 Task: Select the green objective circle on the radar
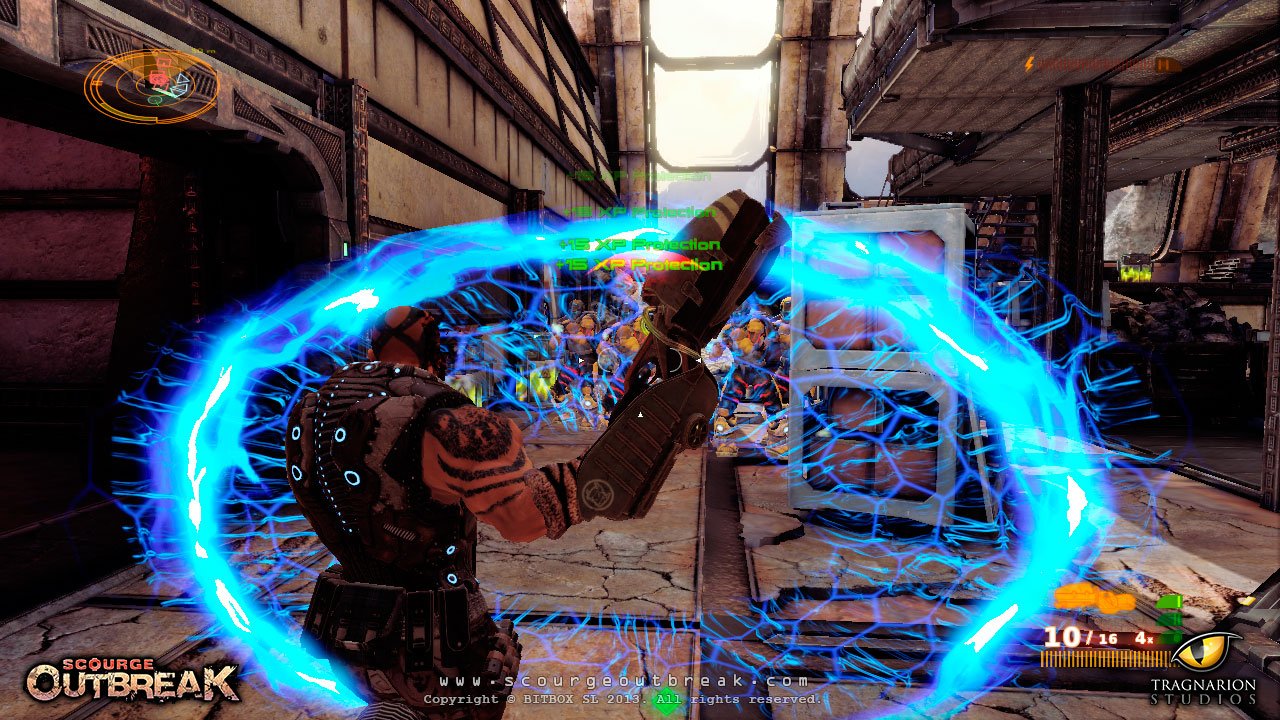coord(155,100)
